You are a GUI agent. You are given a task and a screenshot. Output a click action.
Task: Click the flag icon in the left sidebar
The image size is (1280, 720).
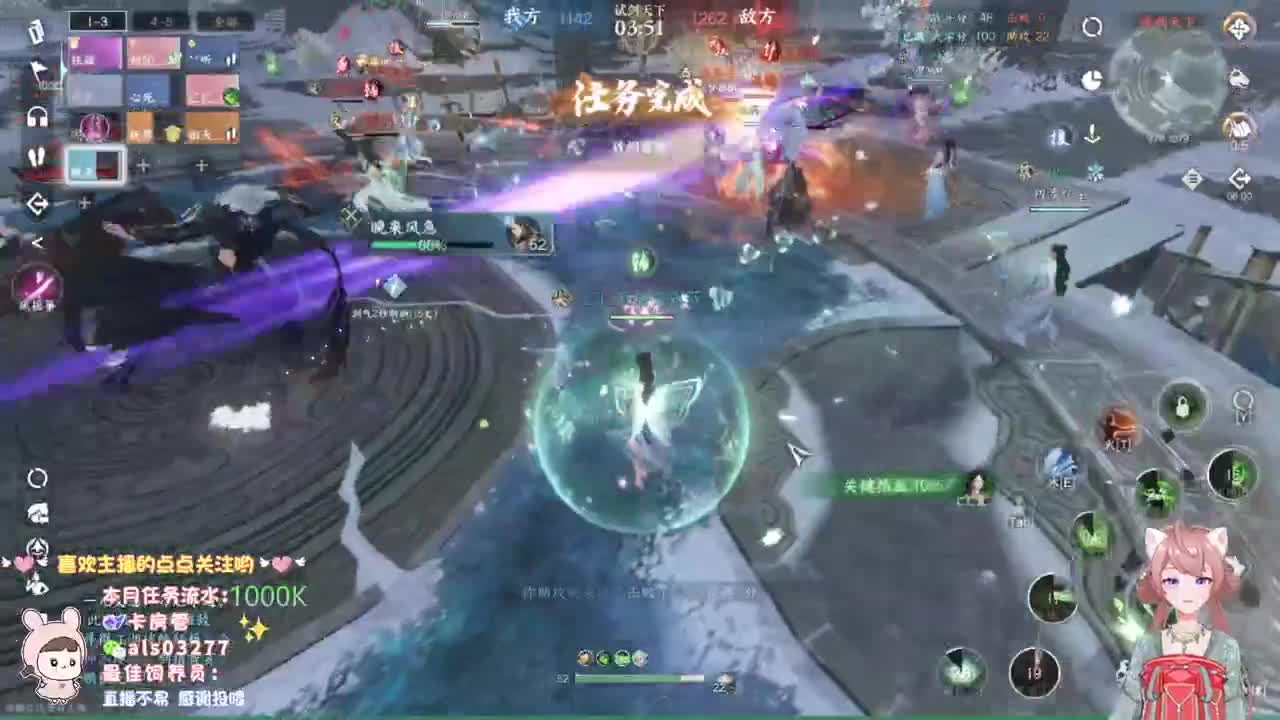pos(37,69)
